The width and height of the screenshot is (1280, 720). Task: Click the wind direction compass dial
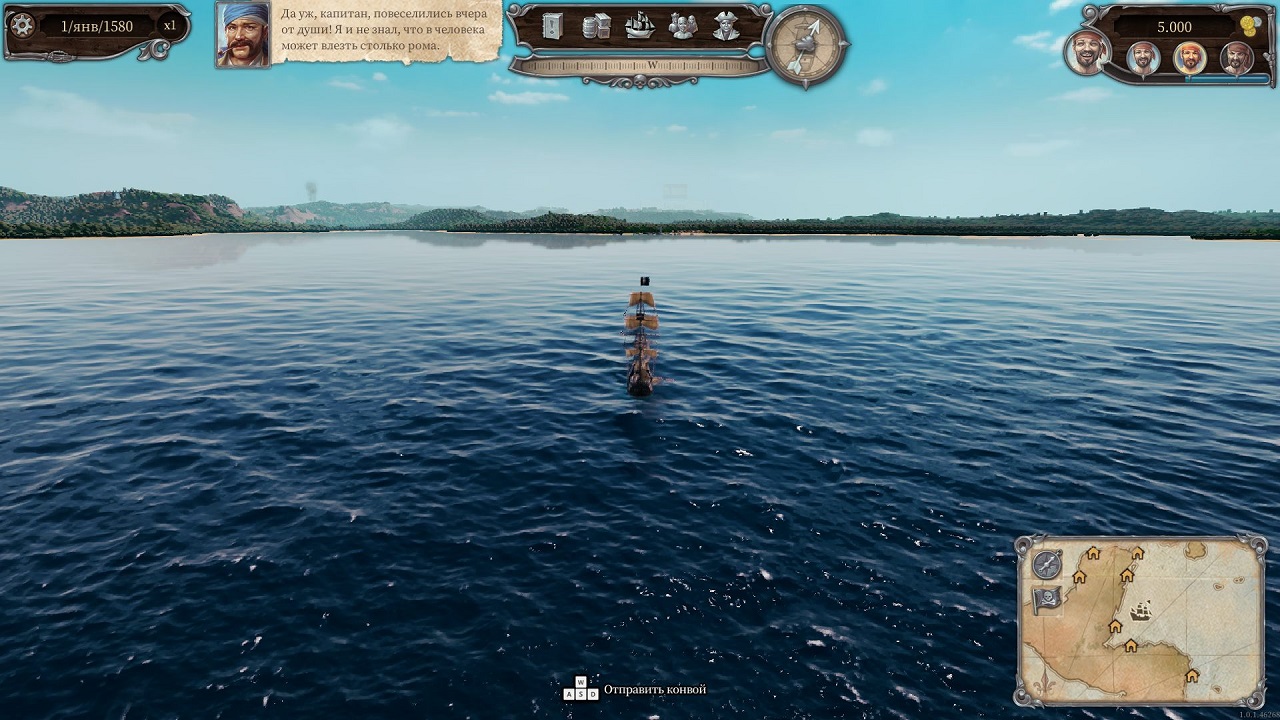pyautogui.click(x=805, y=45)
